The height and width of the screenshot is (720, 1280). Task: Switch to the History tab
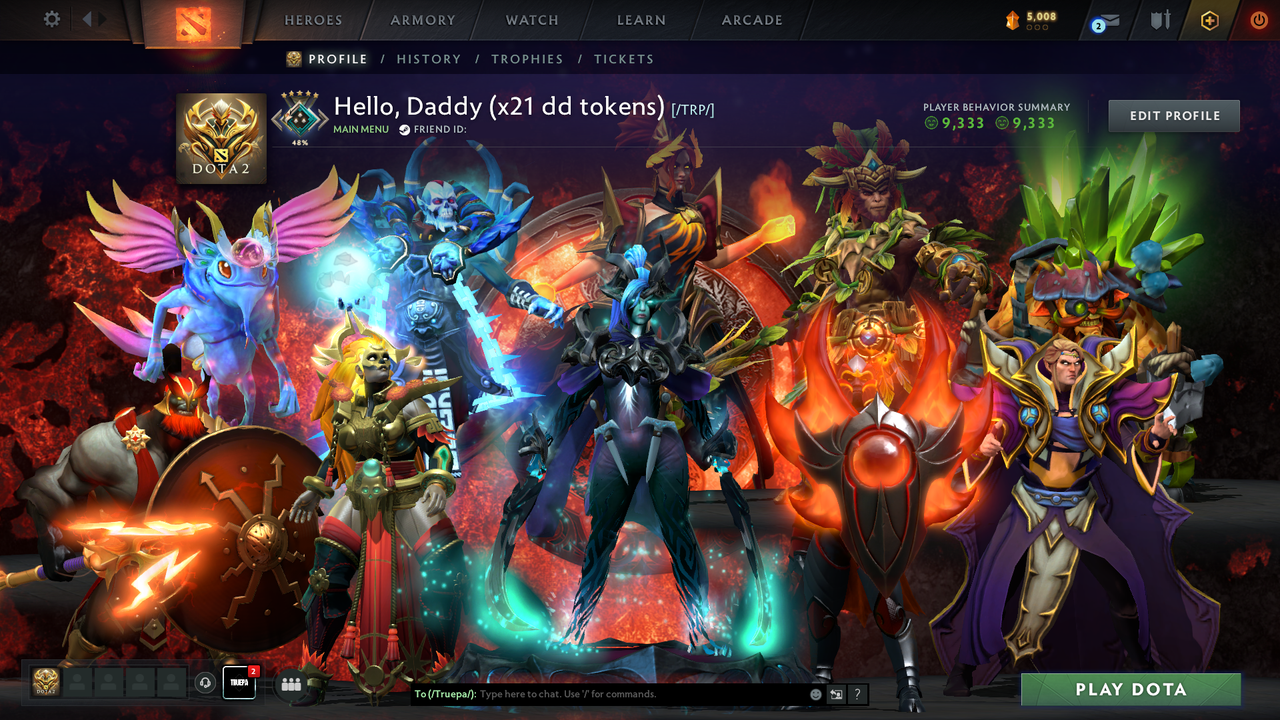pos(428,59)
